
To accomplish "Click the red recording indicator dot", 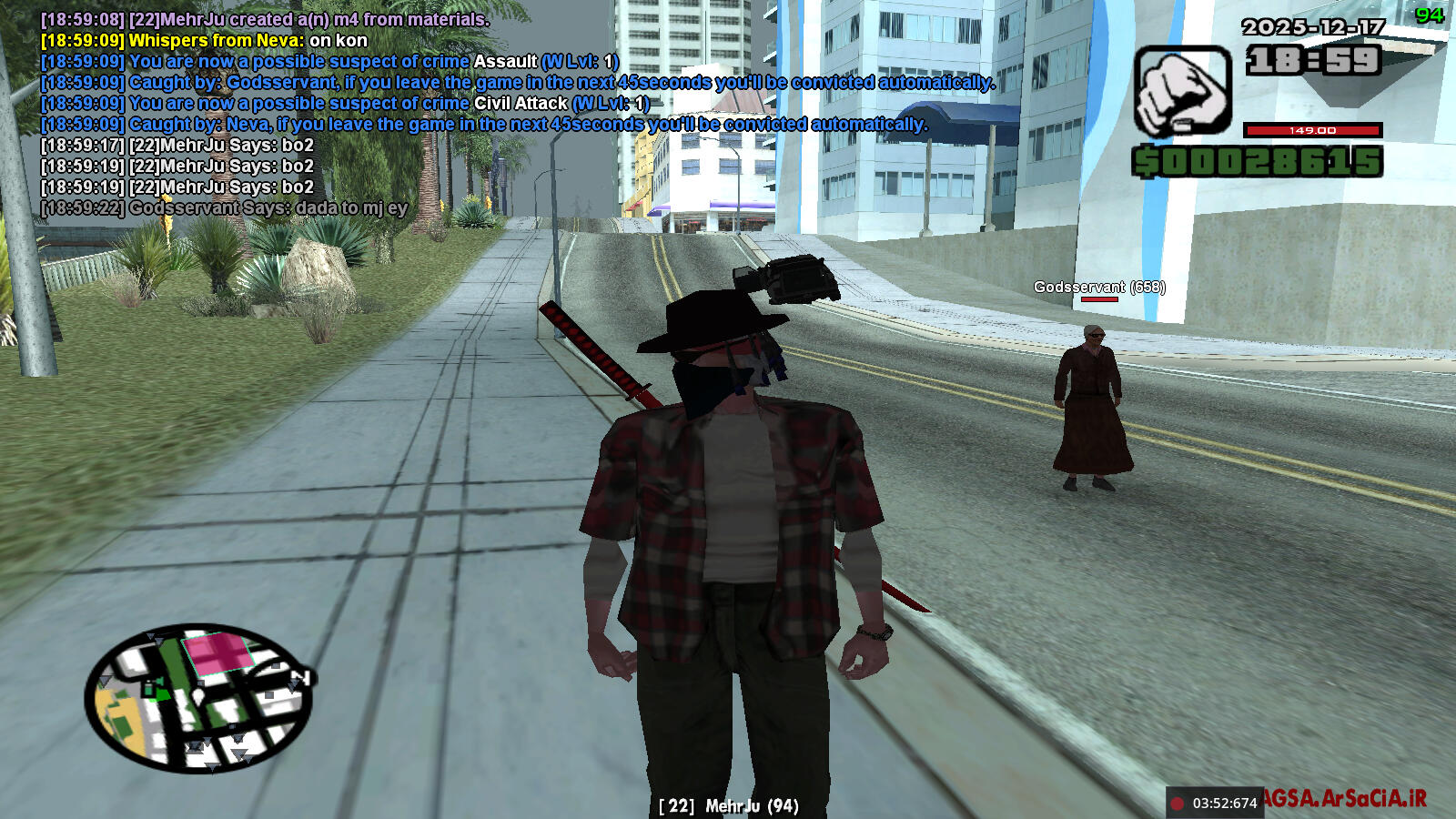I will 1178,804.
